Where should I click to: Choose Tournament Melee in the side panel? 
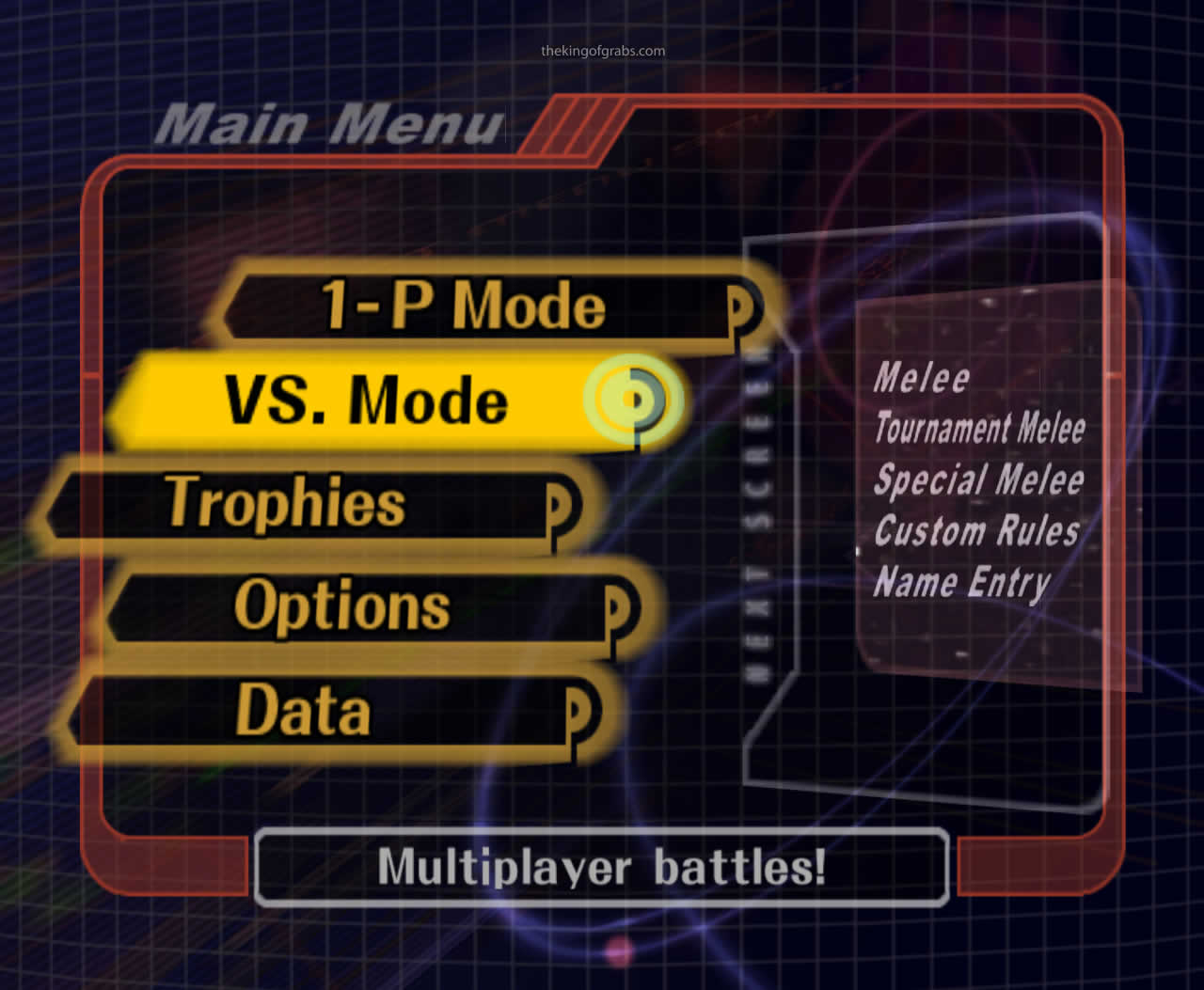[978, 429]
